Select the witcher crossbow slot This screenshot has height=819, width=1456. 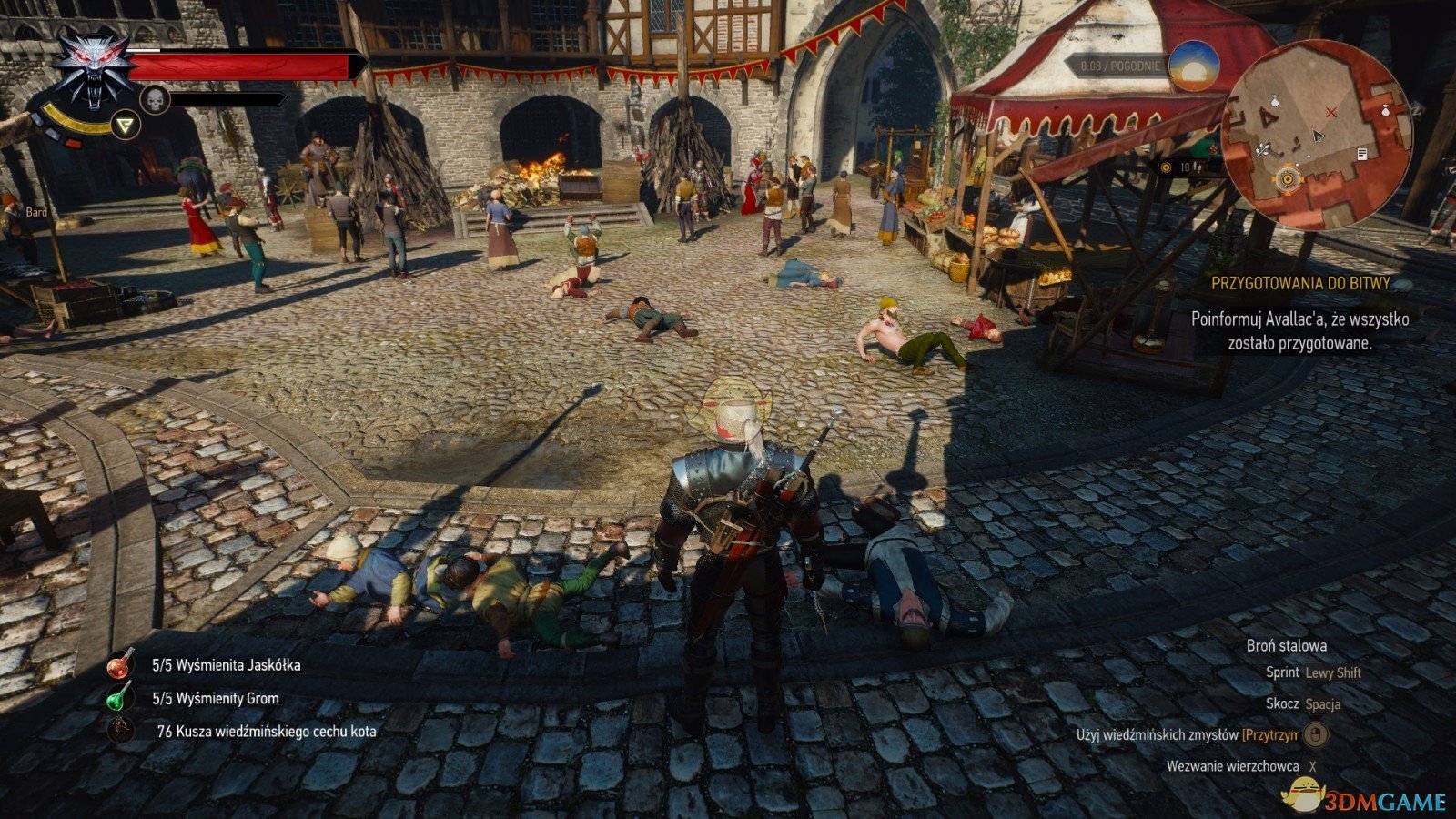point(120,731)
